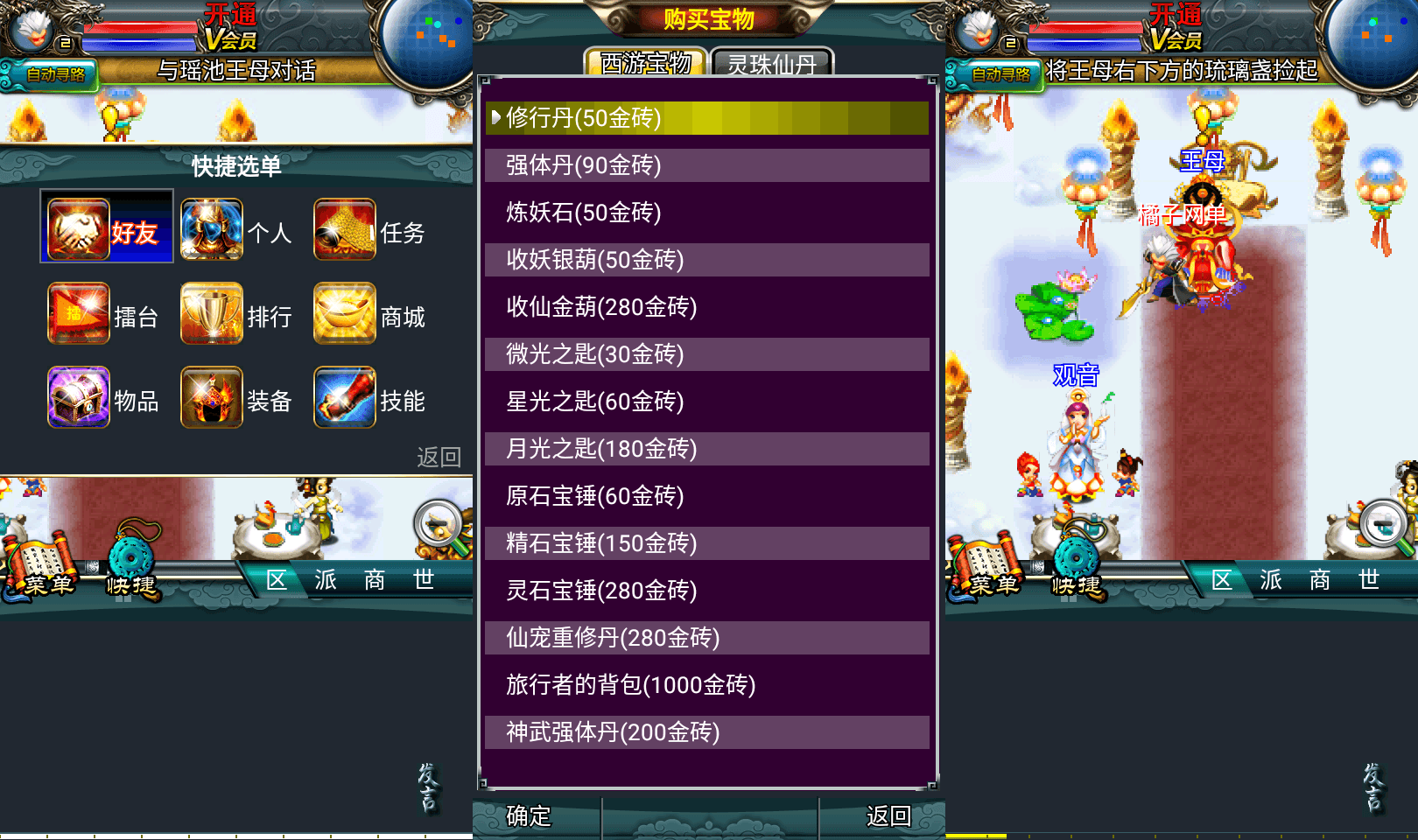1418x840 pixels.
Task: Open the 任务 quest icon
Action: pos(344,228)
